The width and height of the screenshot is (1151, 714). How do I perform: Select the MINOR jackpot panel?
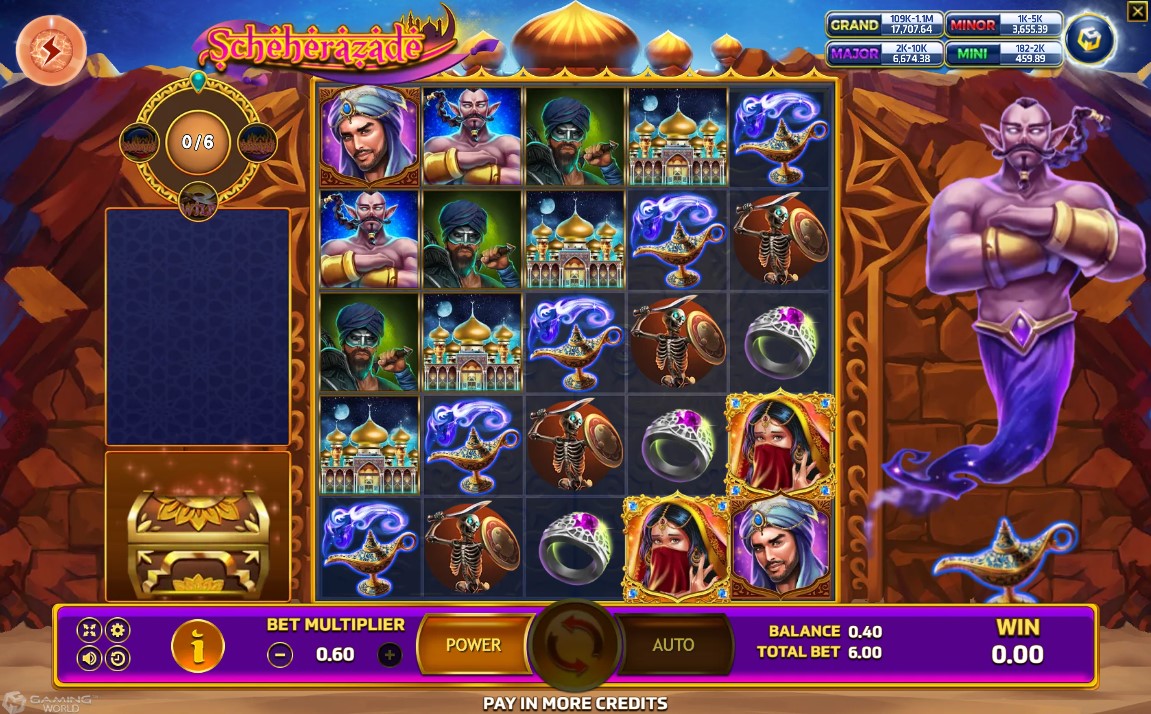pyautogui.click(x=1003, y=25)
